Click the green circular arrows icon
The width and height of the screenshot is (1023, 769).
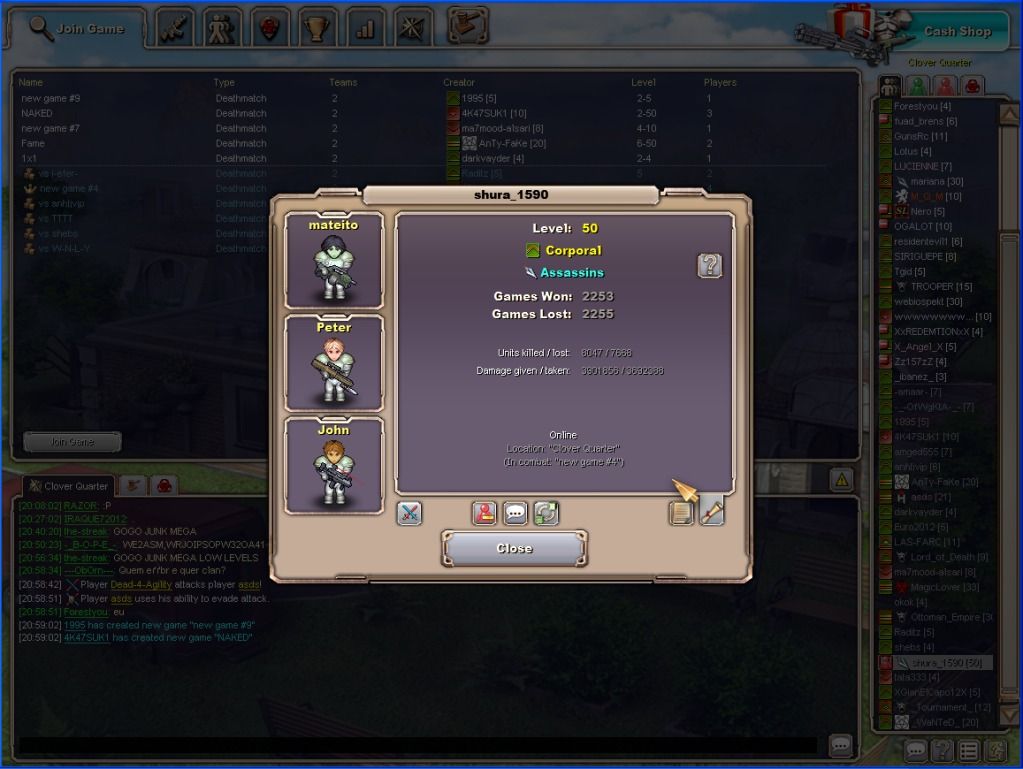(545, 513)
